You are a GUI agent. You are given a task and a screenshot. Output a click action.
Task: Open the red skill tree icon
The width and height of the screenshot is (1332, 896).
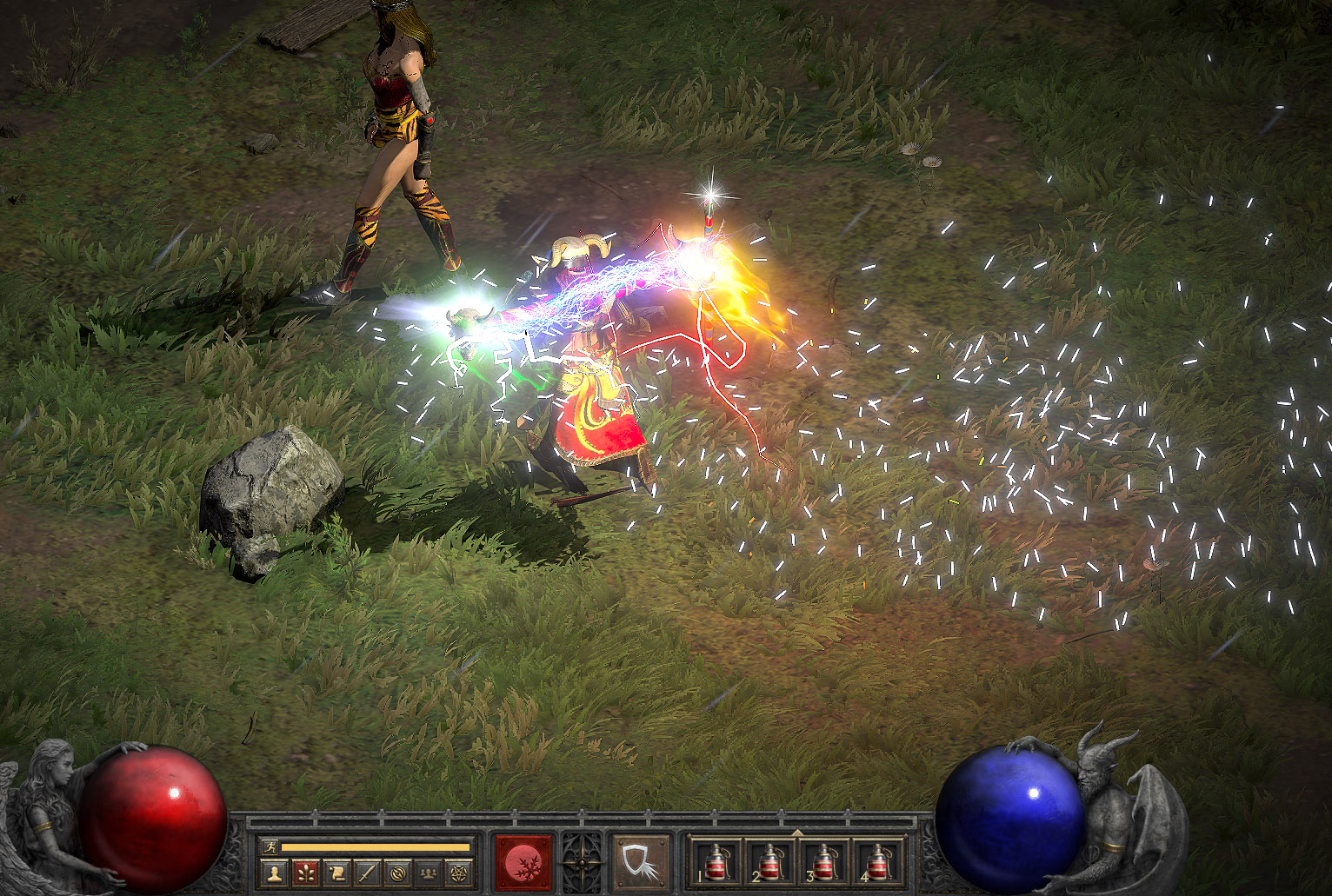(305, 872)
